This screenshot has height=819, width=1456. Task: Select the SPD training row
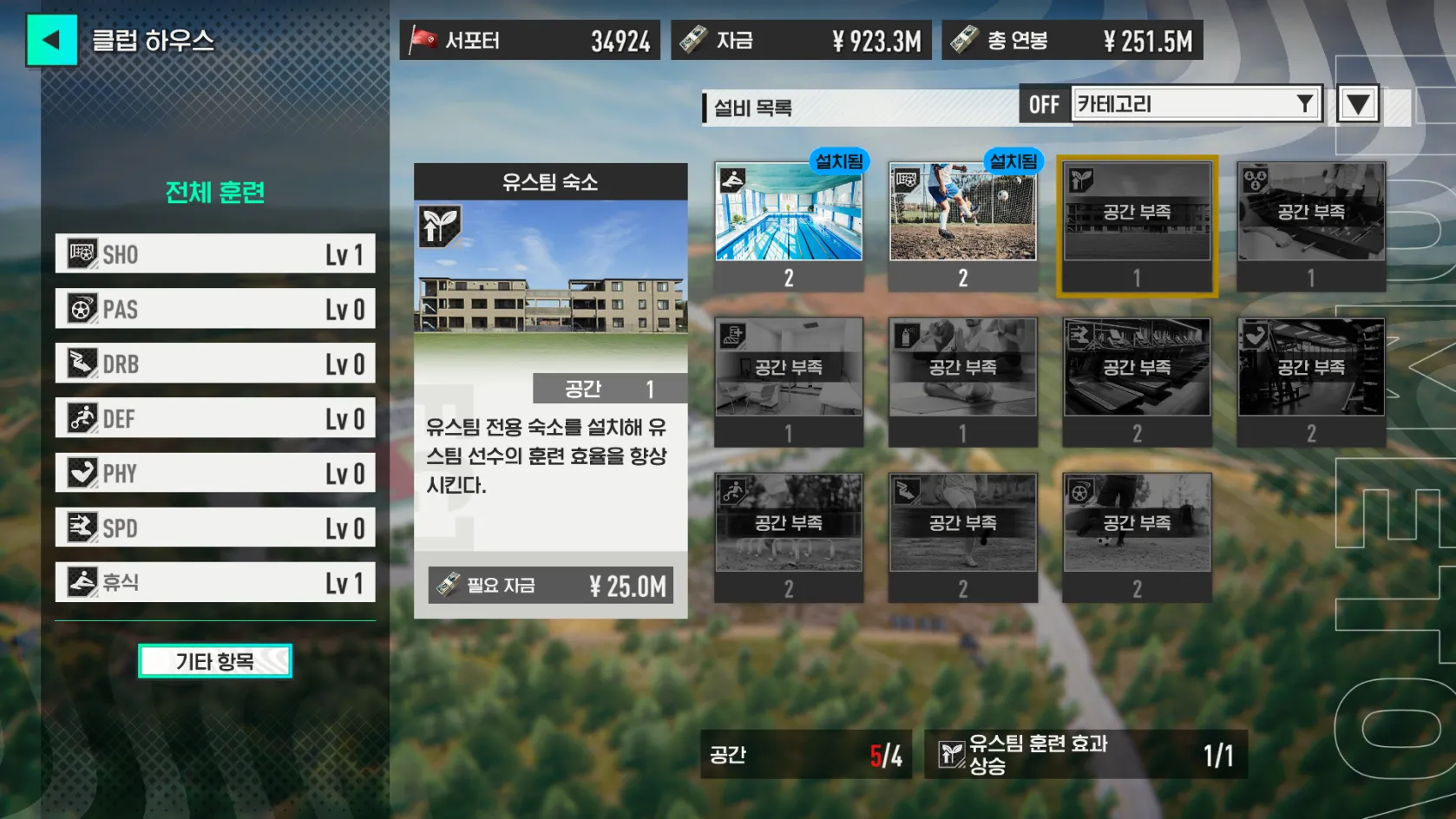coord(215,527)
